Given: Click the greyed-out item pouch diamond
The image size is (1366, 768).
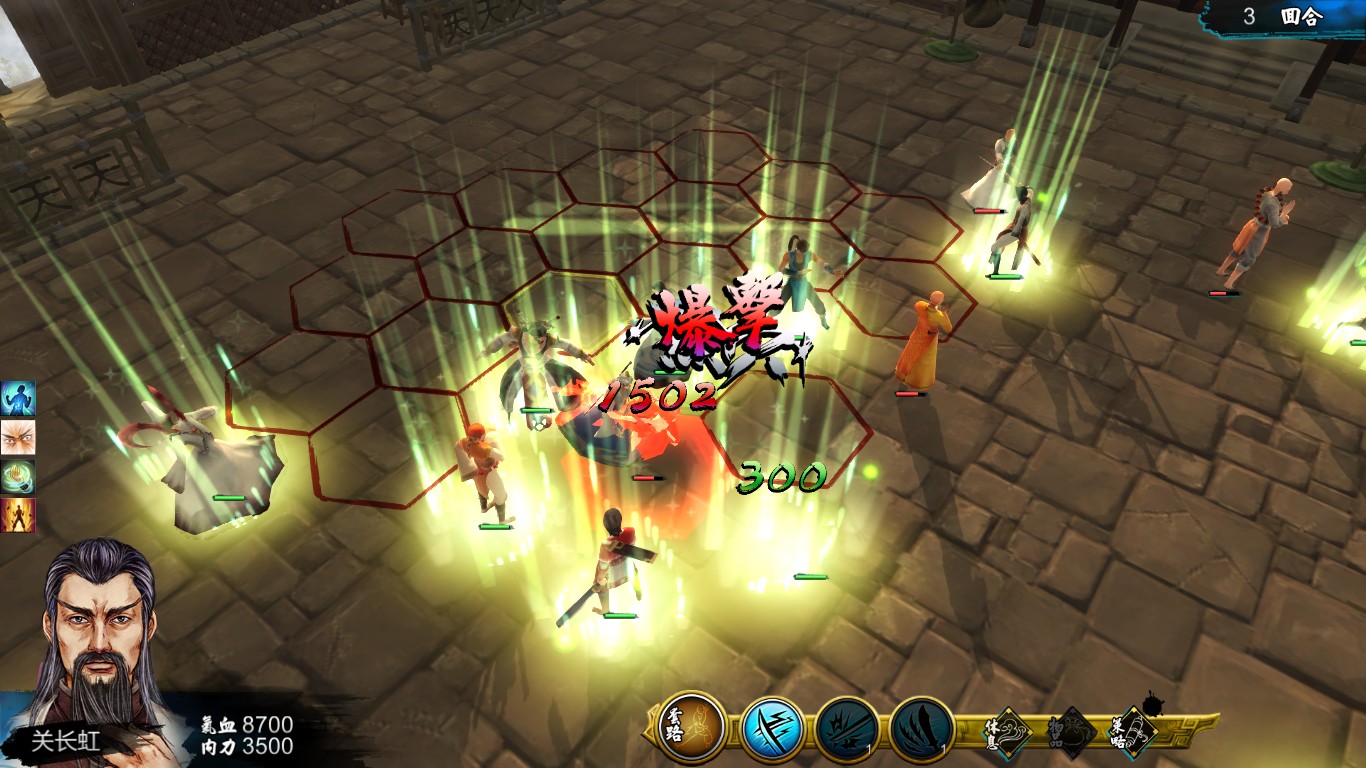Looking at the screenshot, I should [x=1071, y=731].
